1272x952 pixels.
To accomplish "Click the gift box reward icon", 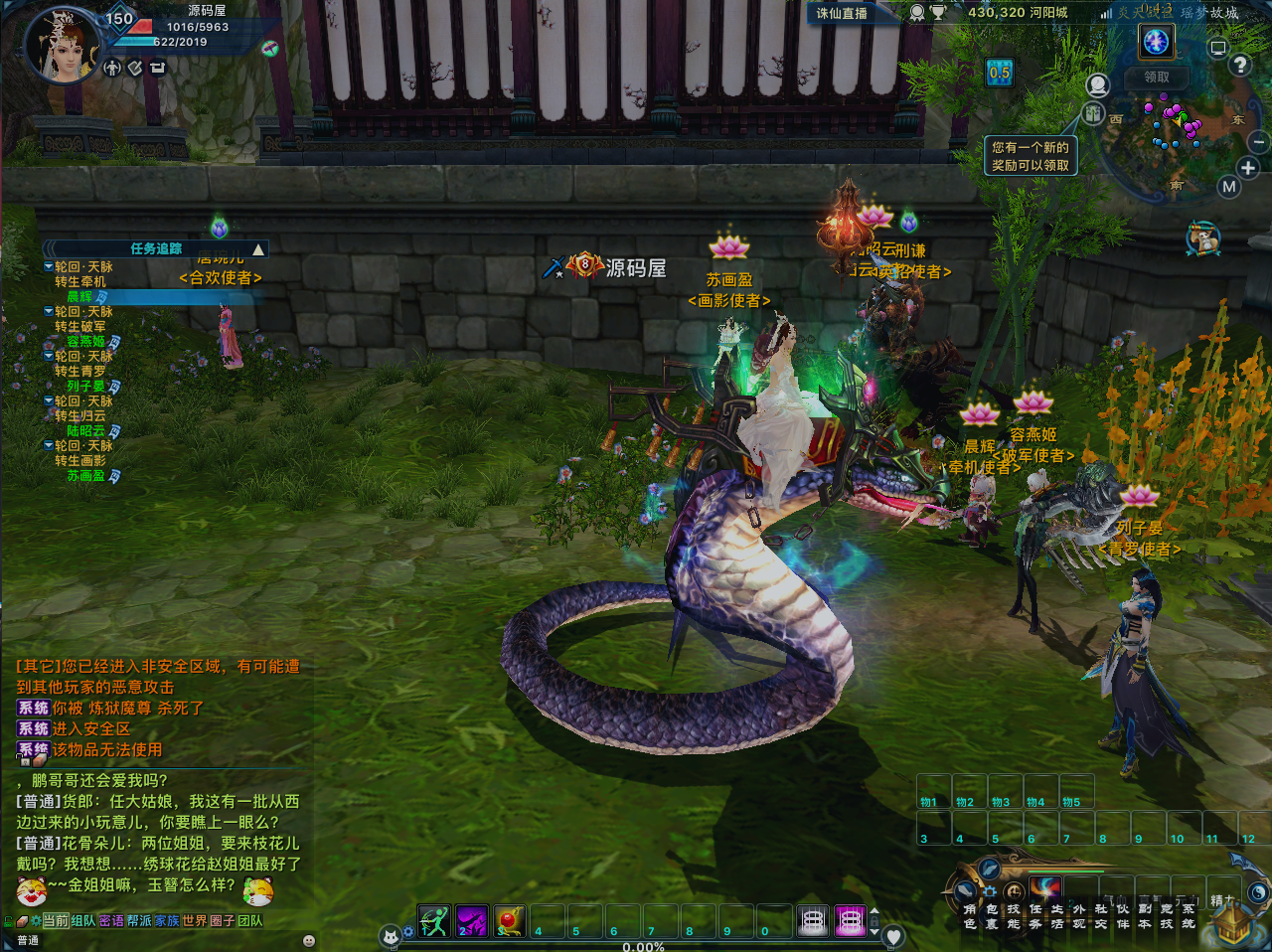I will (1093, 113).
